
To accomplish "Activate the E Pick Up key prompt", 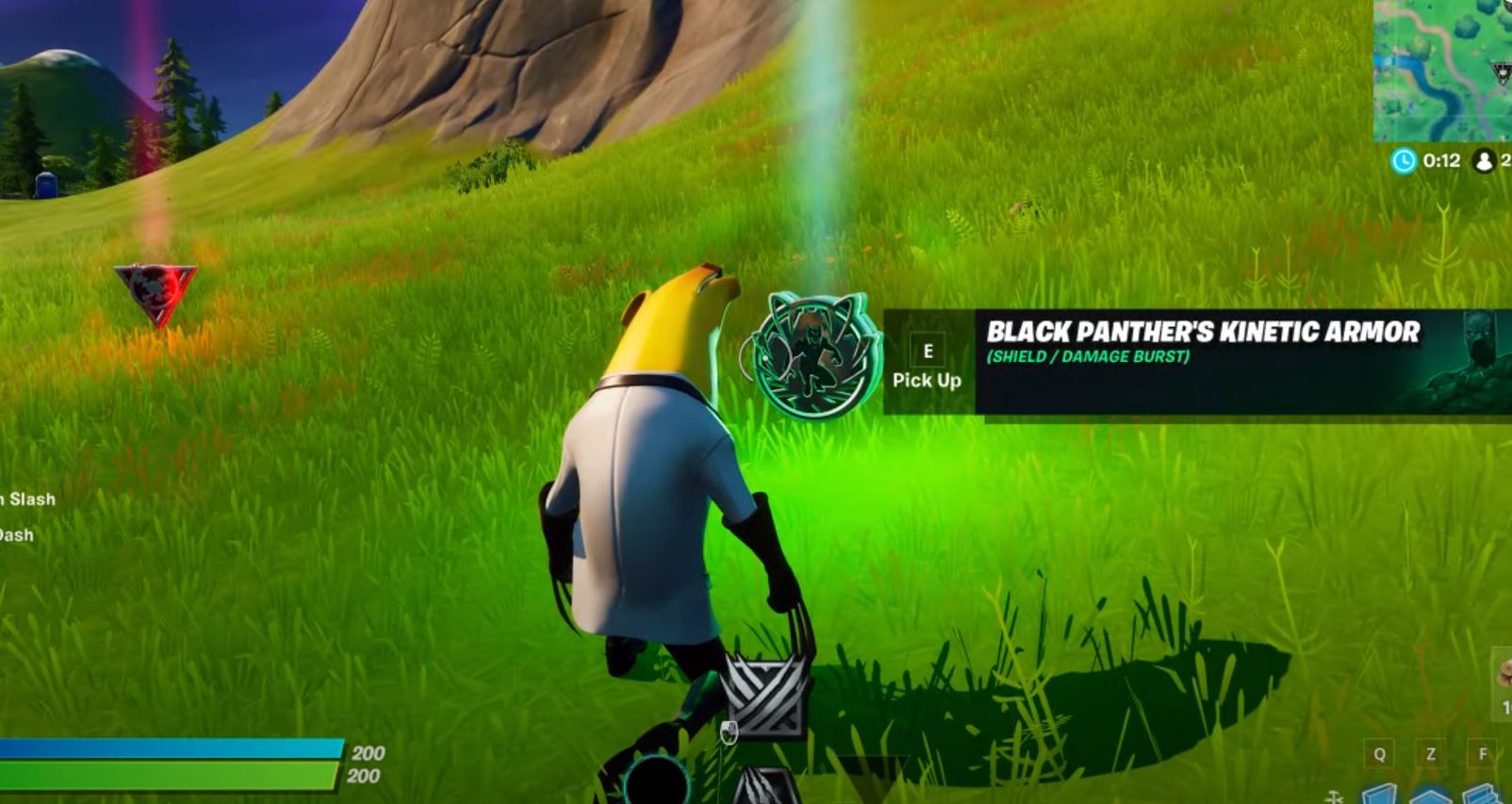I will pos(927,352).
